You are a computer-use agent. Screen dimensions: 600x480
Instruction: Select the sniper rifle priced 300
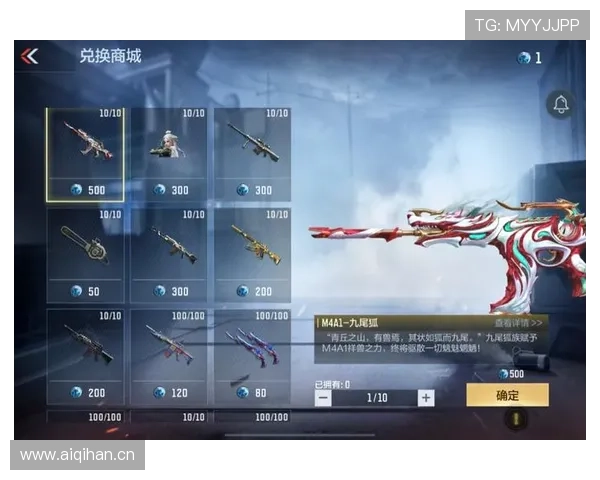tap(251, 155)
